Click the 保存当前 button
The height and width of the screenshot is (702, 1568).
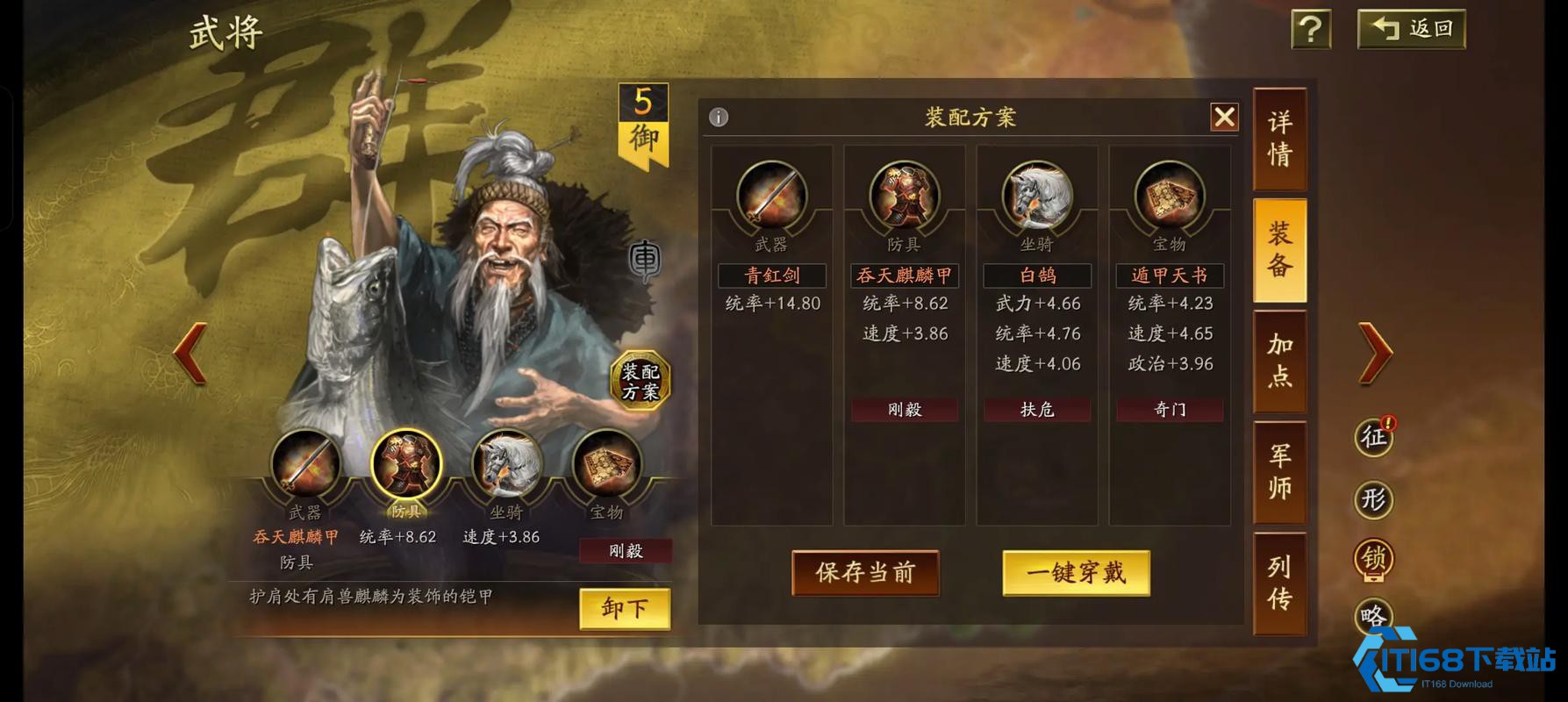point(865,573)
